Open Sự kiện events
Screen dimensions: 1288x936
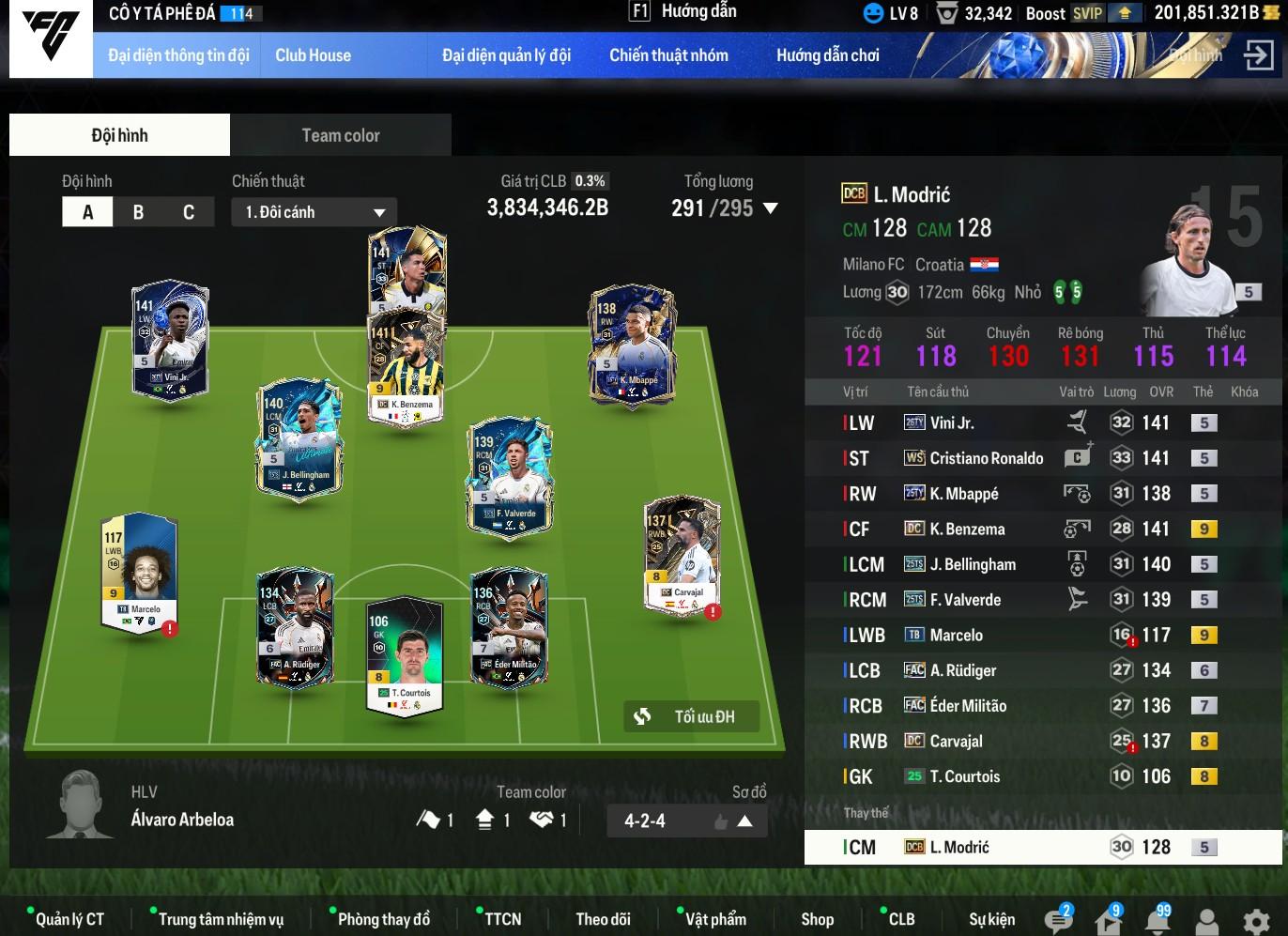[x=991, y=919]
